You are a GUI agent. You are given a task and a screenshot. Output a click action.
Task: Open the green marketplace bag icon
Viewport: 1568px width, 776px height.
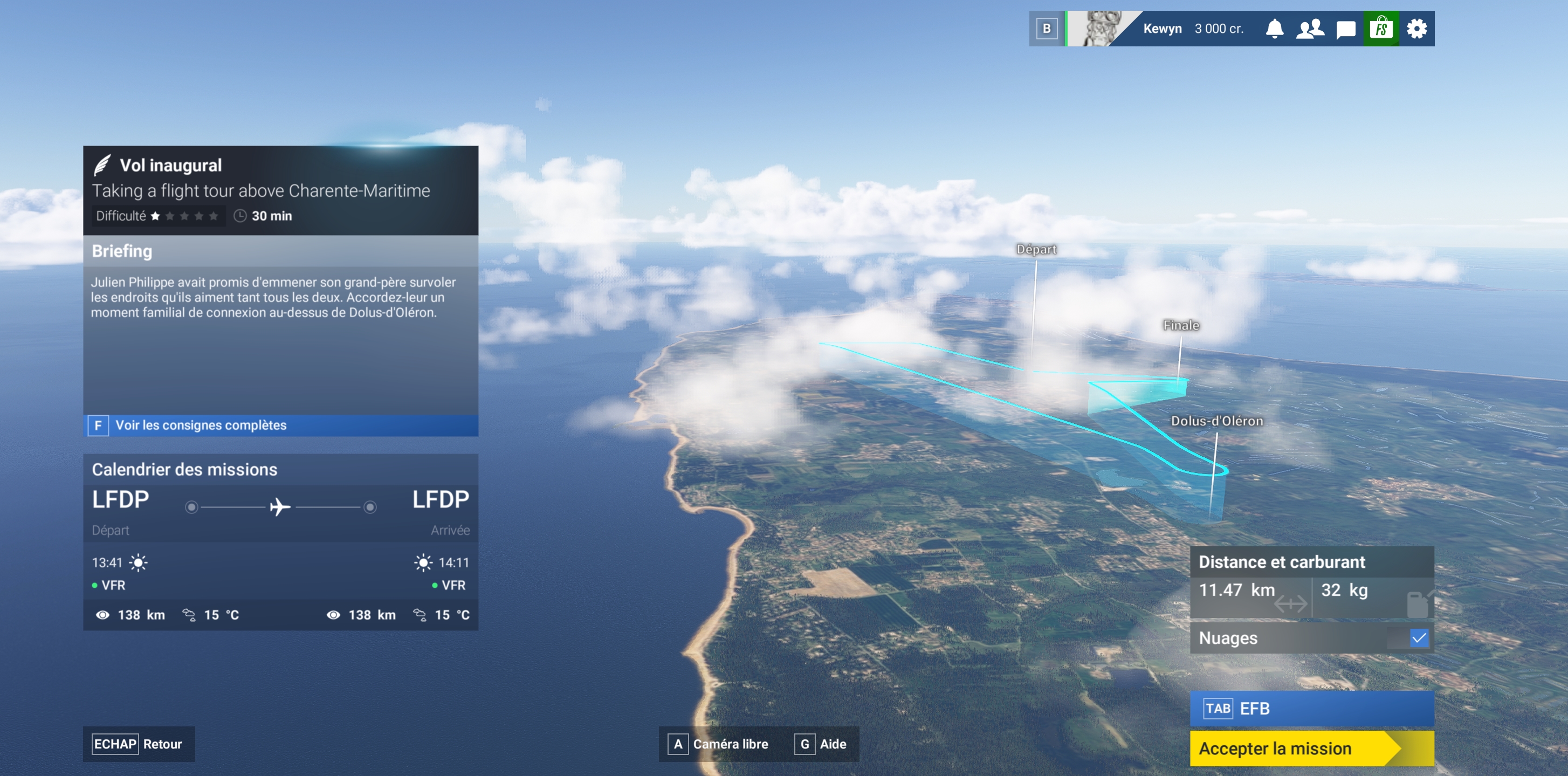point(1380,29)
